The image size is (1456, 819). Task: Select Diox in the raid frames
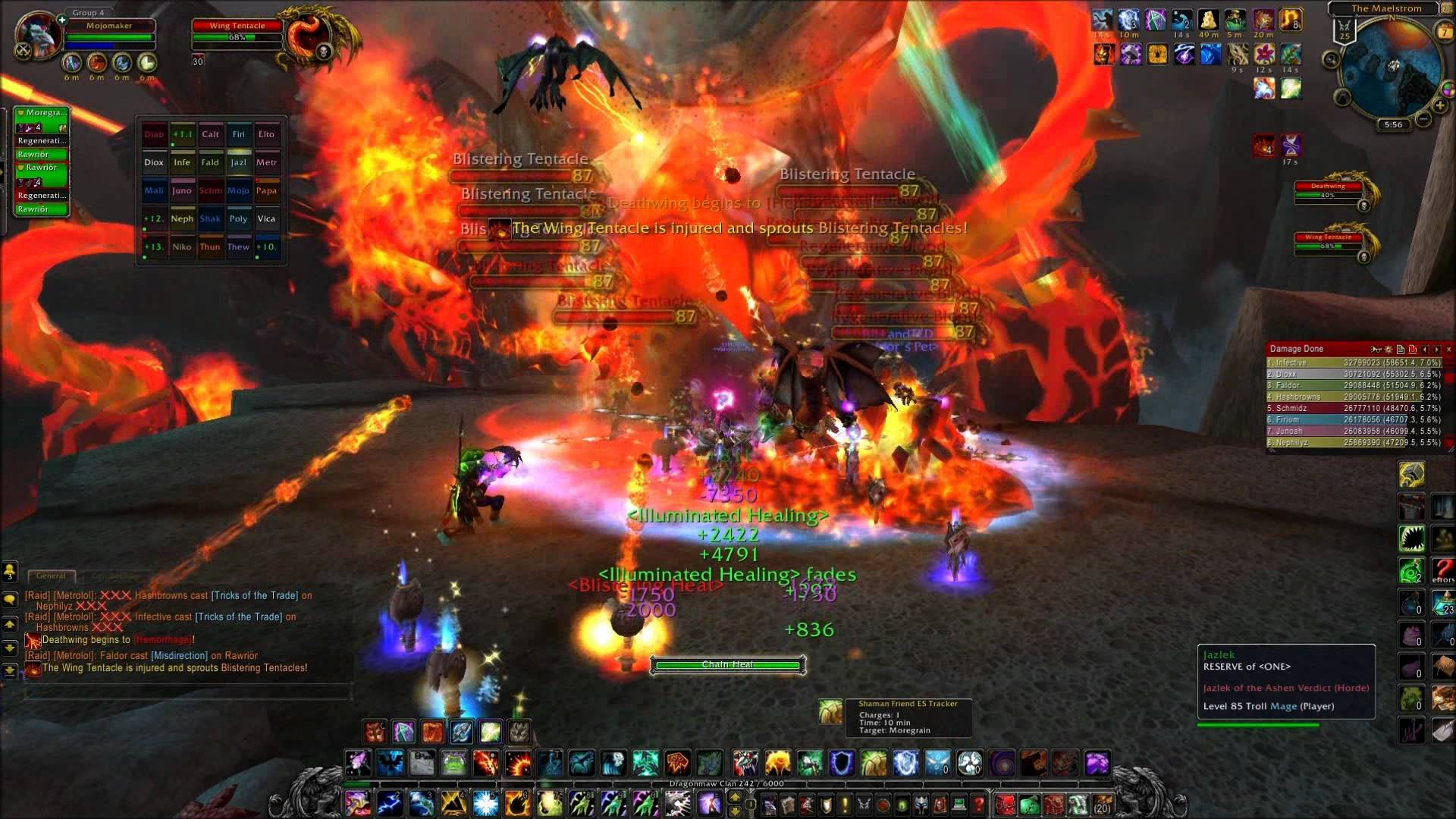154,162
